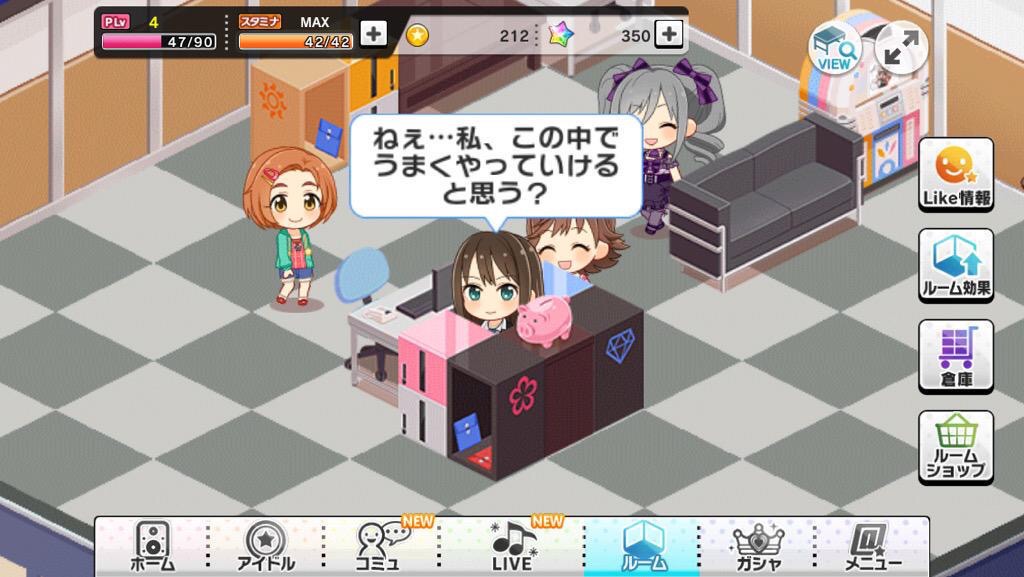Open the コミュ (Commu) tab
This screenshot has width=1024, height=577.
(x=380, y=546)
